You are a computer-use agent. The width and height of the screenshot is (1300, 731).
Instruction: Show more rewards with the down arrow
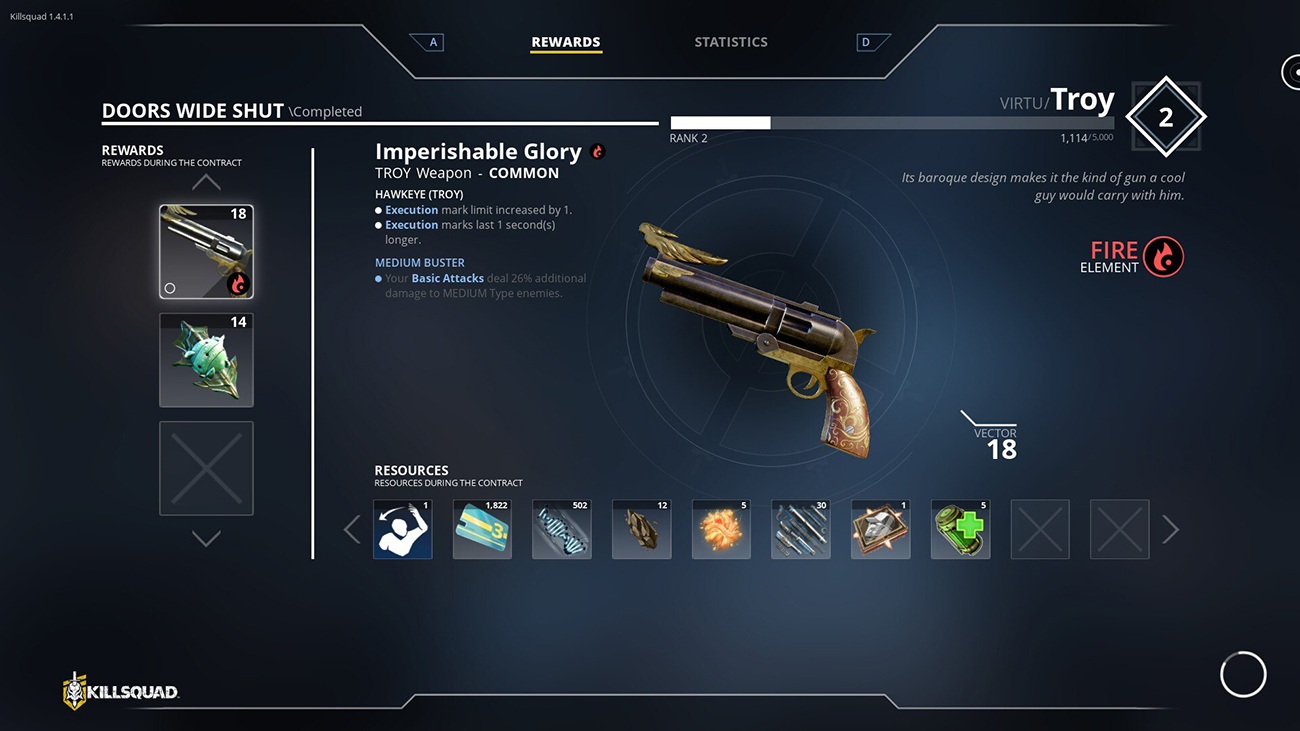(x=206, y=539)
